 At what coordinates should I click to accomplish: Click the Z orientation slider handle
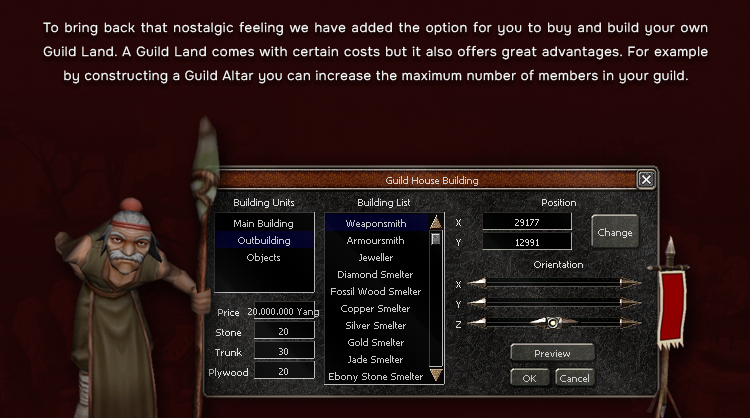coord(551,322)
